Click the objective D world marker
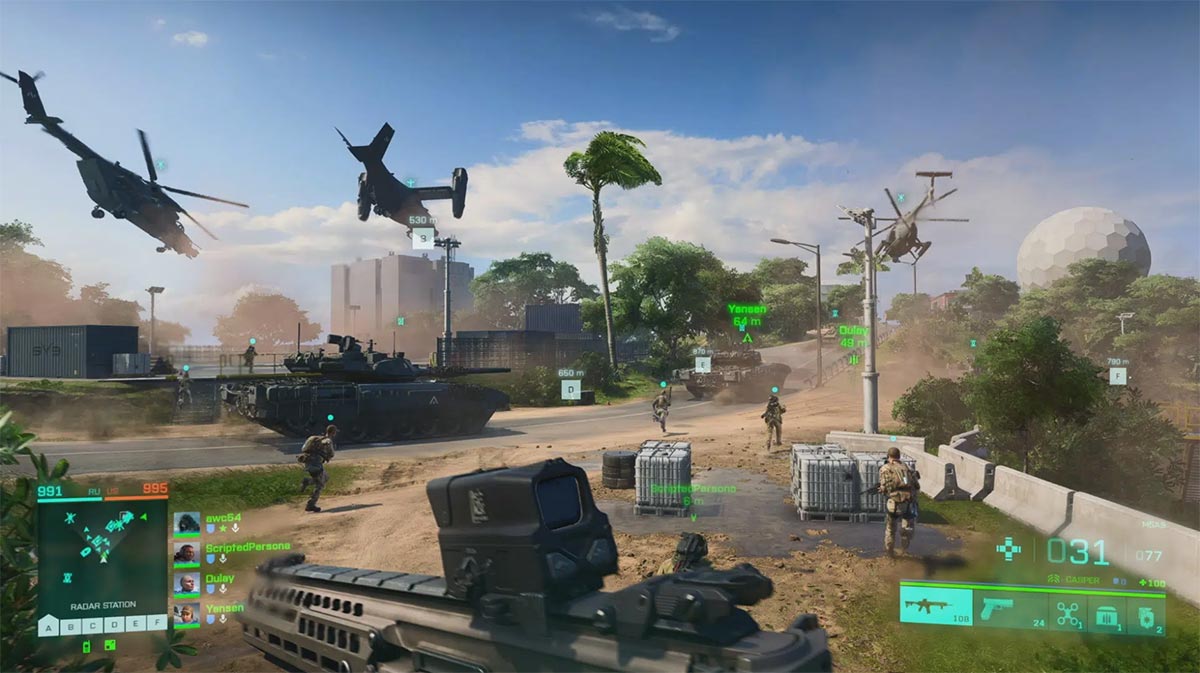 [x=570, y=390]
